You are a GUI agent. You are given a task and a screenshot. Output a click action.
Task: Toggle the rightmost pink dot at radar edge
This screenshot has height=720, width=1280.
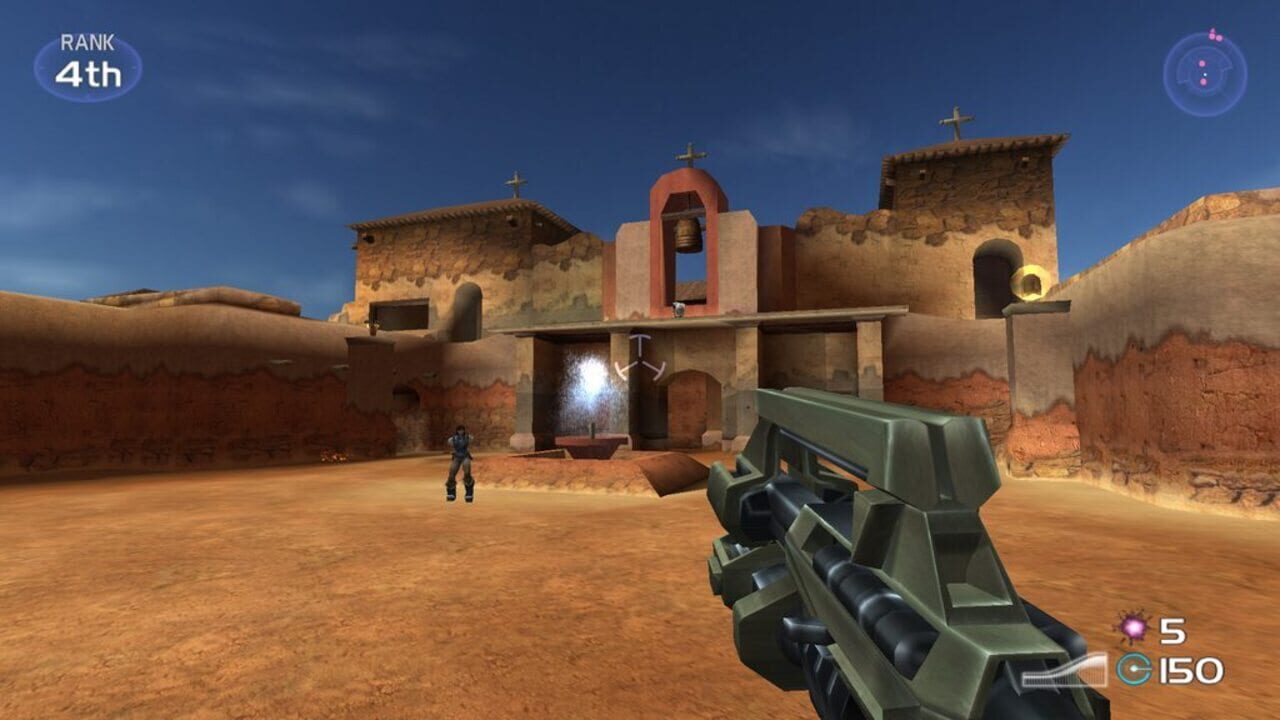tap(1219, 39)
